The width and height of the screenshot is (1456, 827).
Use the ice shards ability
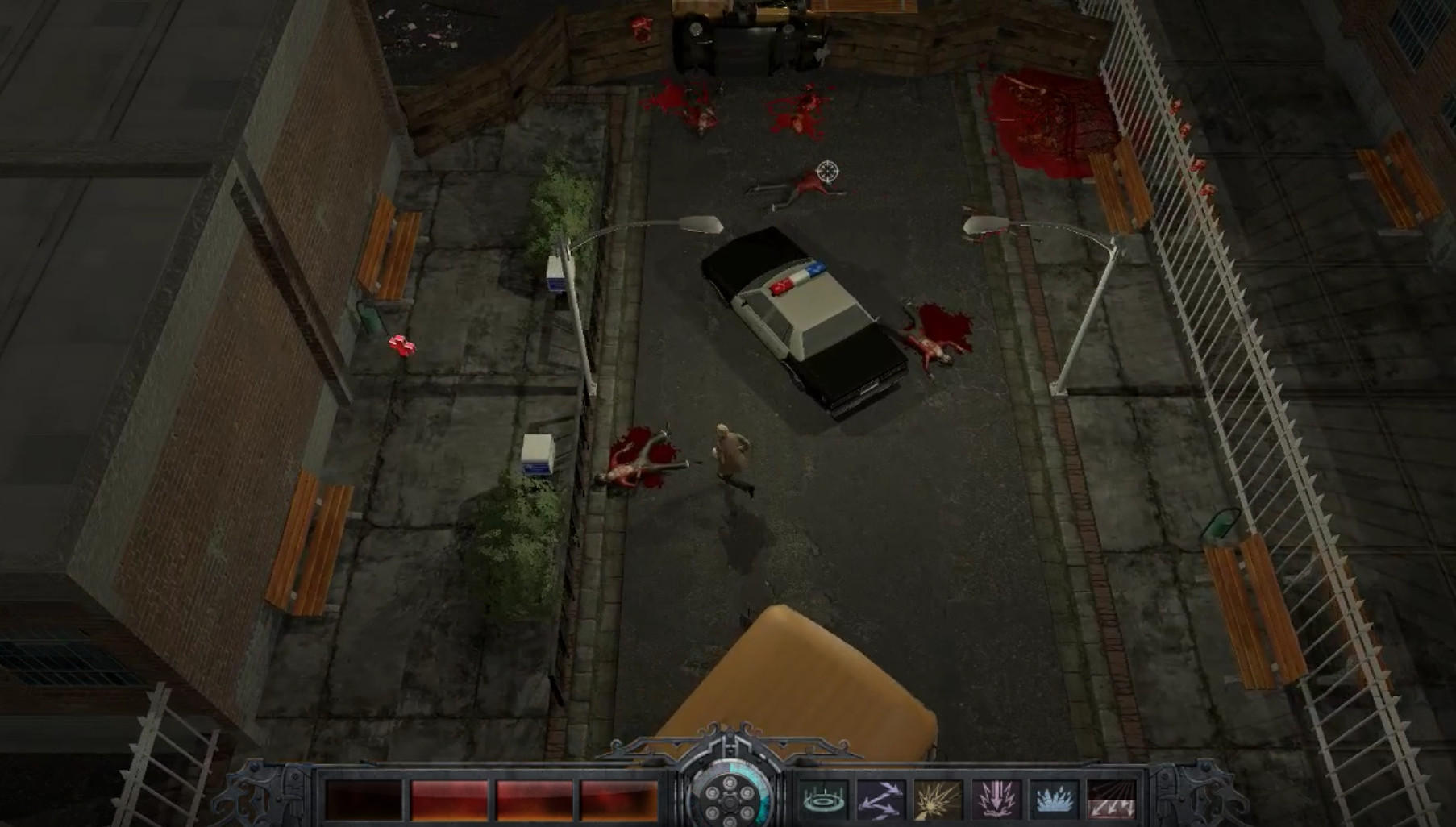pos(1056,799)
